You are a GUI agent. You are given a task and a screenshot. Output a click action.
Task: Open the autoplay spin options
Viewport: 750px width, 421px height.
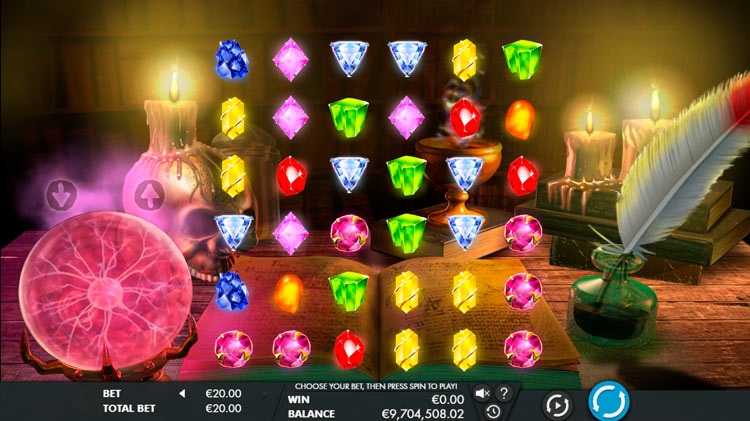tap(557, 405)
